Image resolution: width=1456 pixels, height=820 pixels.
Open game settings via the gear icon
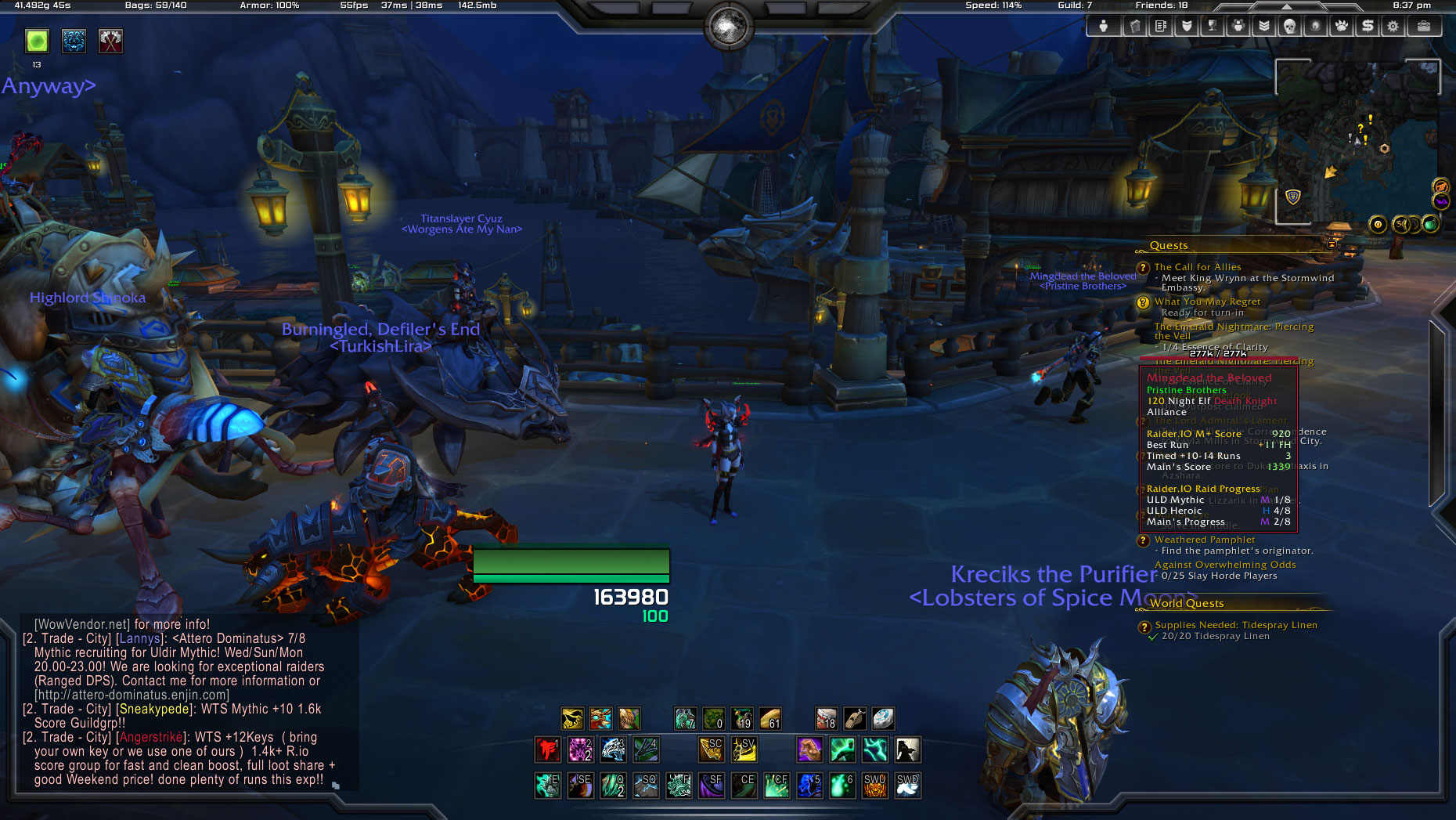[x=1393, y=26]
